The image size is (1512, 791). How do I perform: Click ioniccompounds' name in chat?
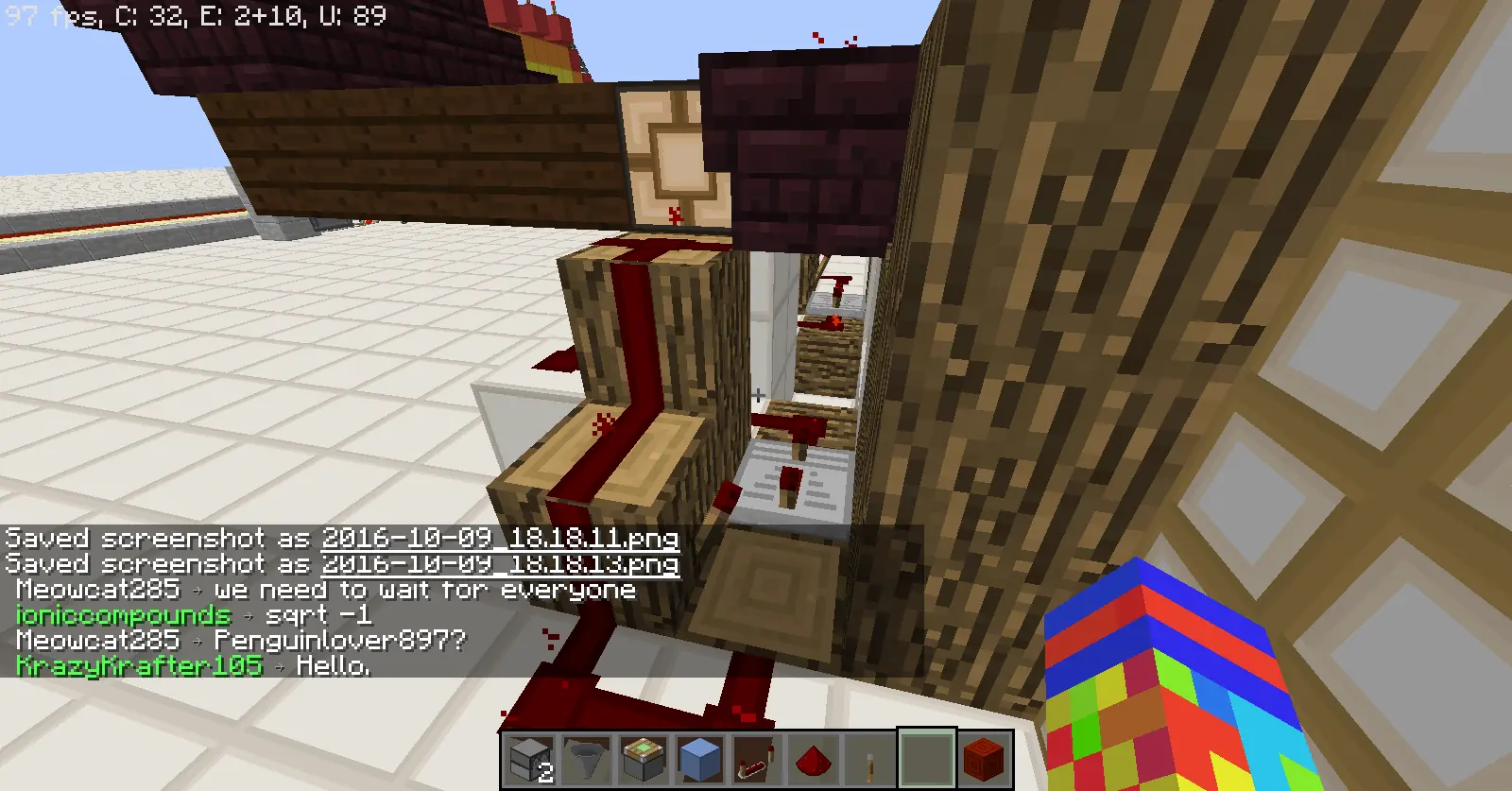click(x=123, y=615)
